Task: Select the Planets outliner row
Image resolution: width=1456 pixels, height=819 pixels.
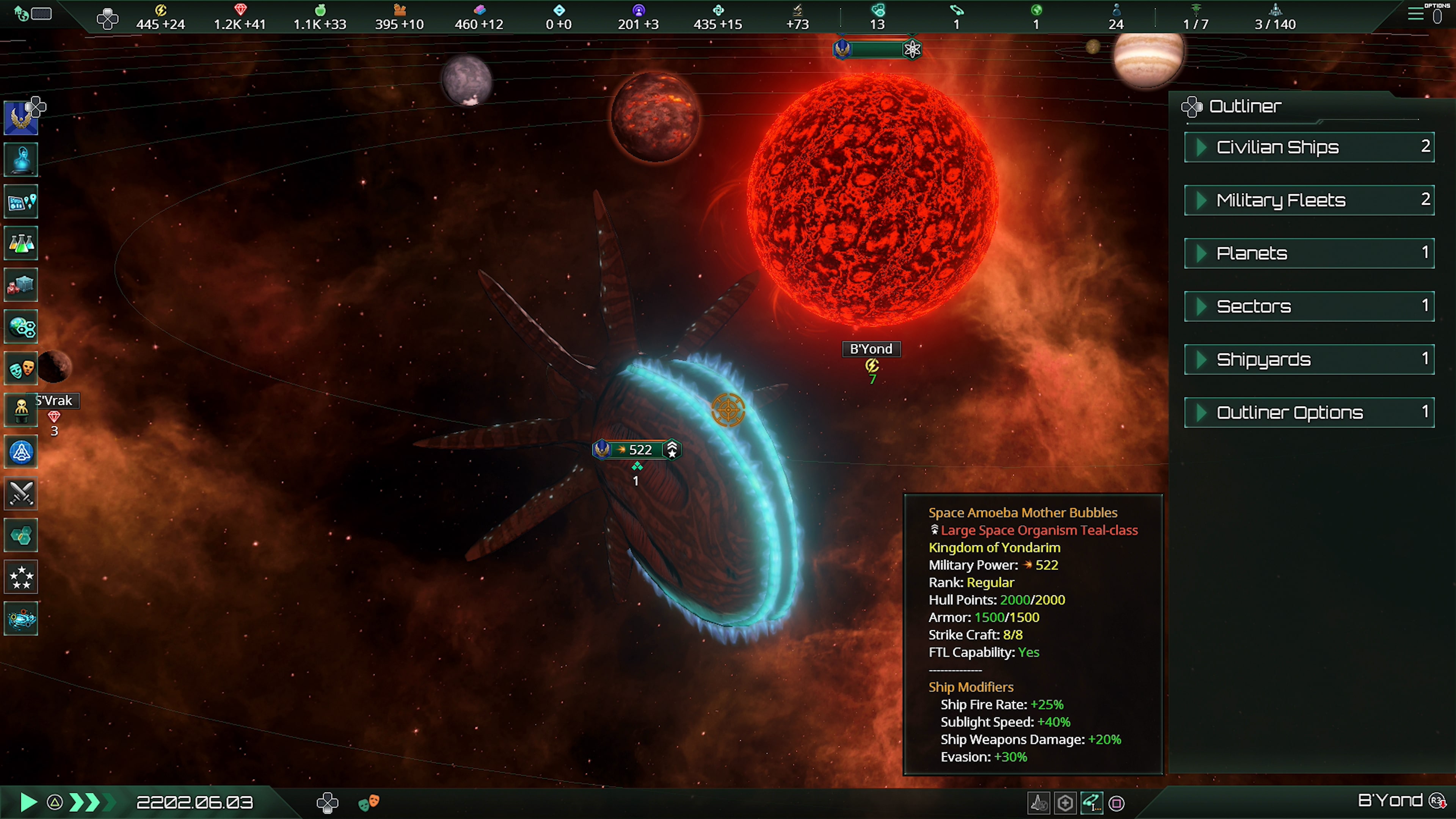Action: 1309,253
